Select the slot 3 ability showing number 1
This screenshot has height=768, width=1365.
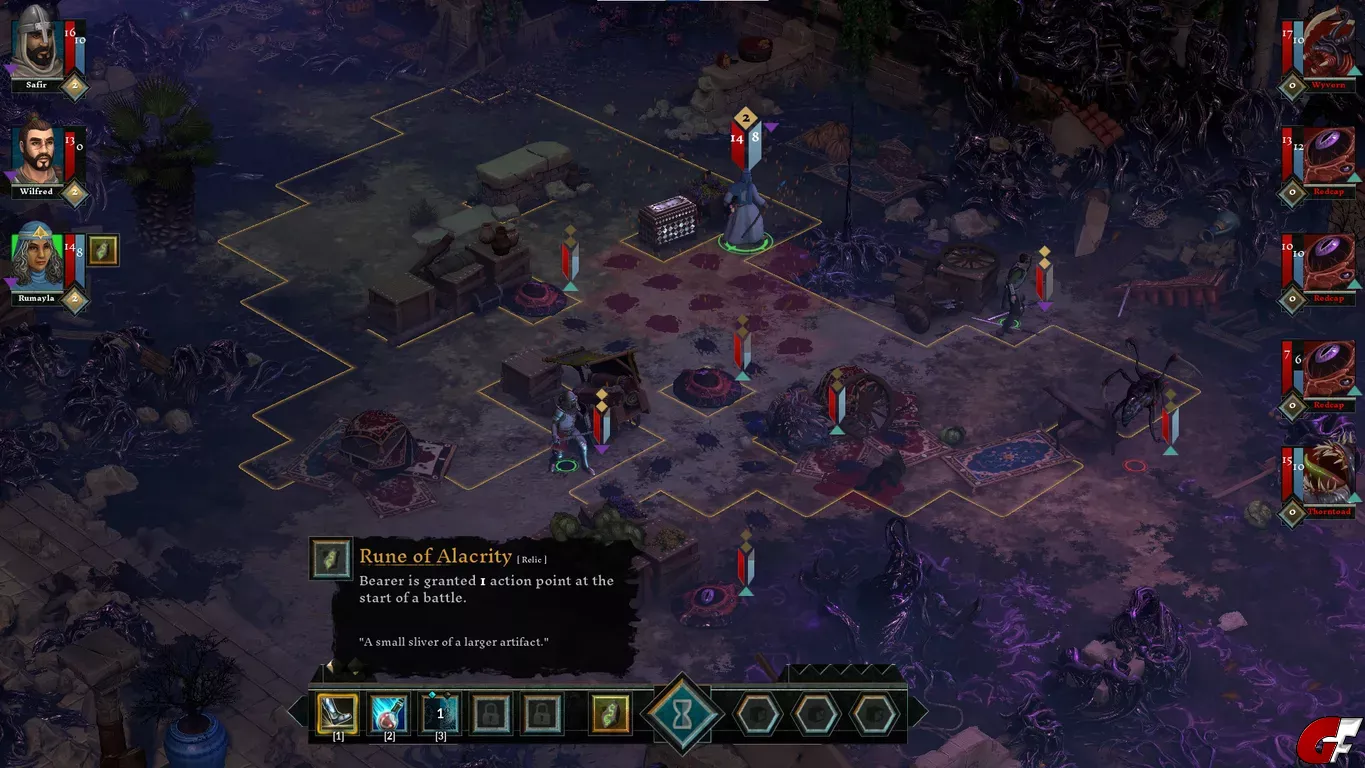coord(440,714)
